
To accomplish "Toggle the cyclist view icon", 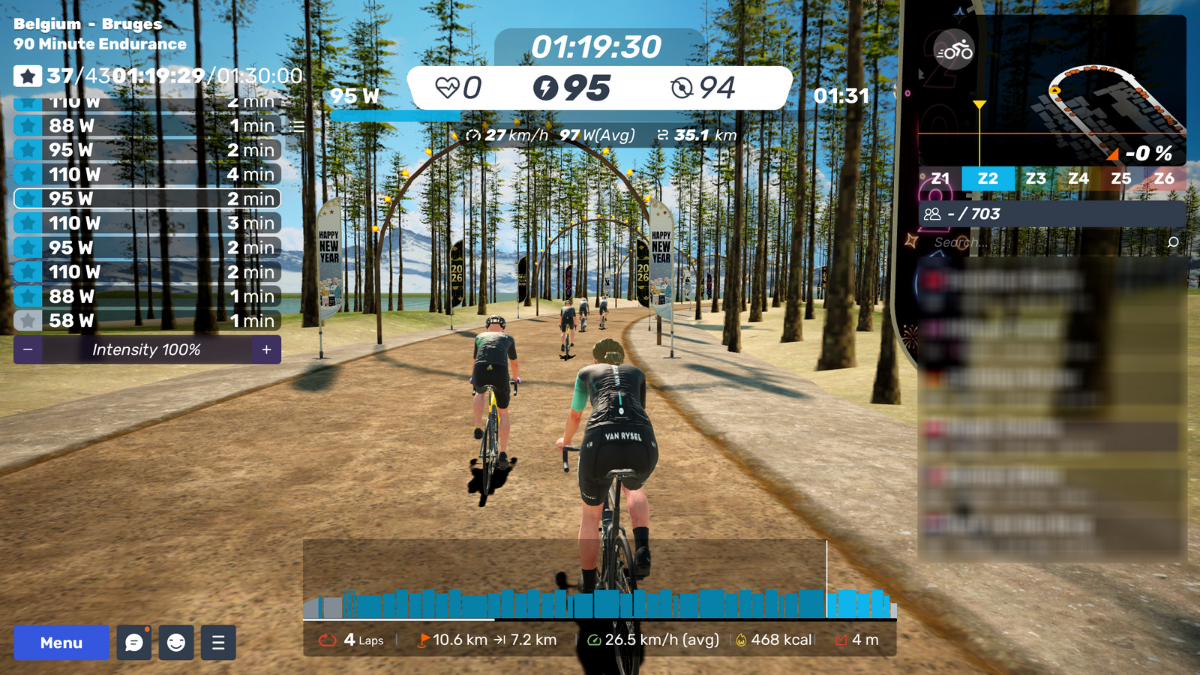I will pos(955,50).
